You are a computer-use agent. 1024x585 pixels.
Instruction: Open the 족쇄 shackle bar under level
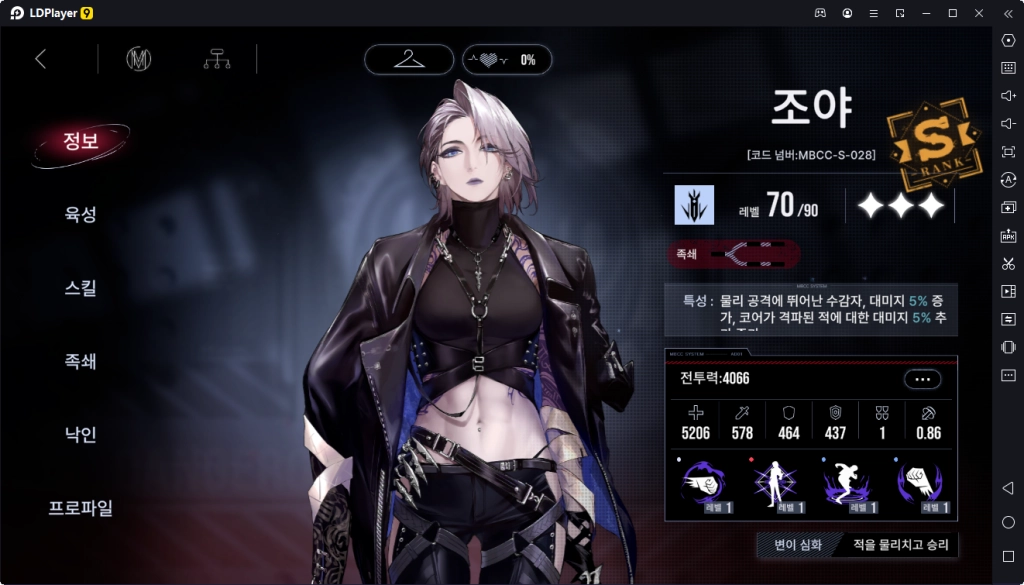click(x=734, y=254)
